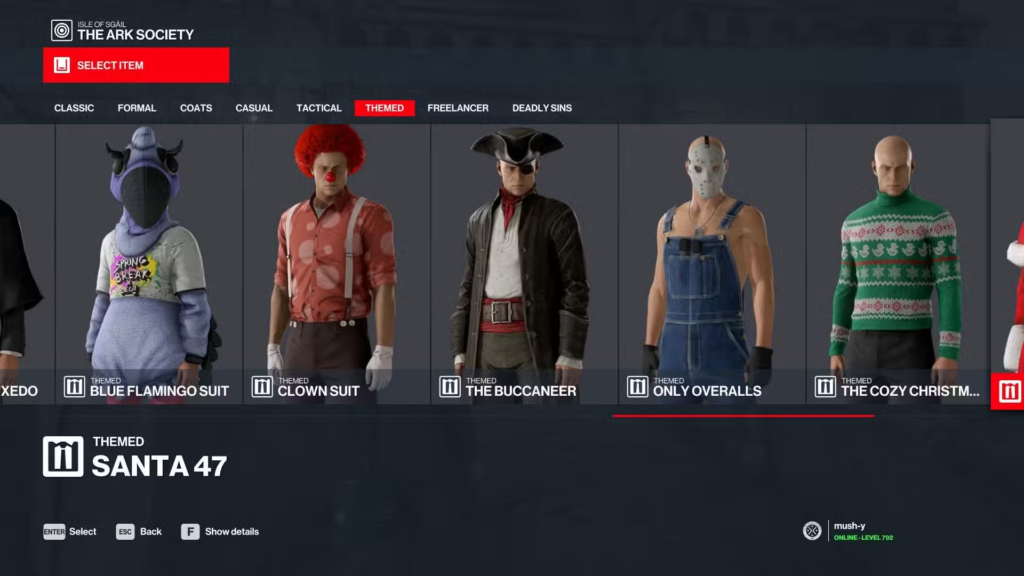1024x576 pixels.
Task: Open the mush-y player profile badge
Action: (848, 530)
